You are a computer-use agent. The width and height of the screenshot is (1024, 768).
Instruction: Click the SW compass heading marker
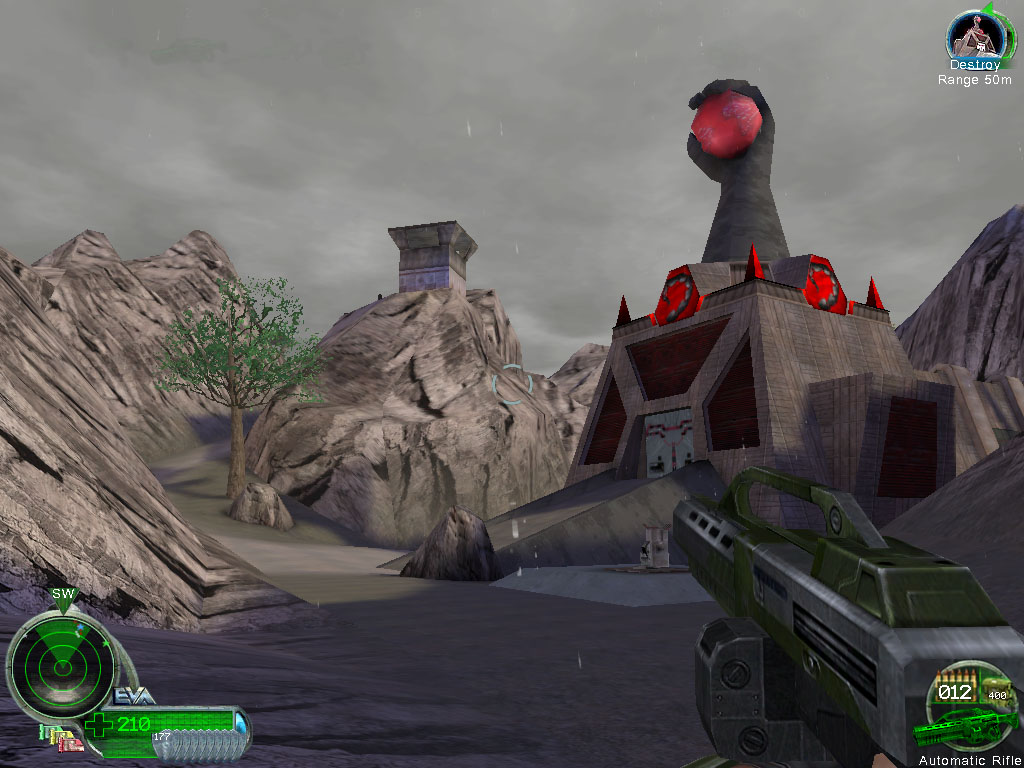63,594
